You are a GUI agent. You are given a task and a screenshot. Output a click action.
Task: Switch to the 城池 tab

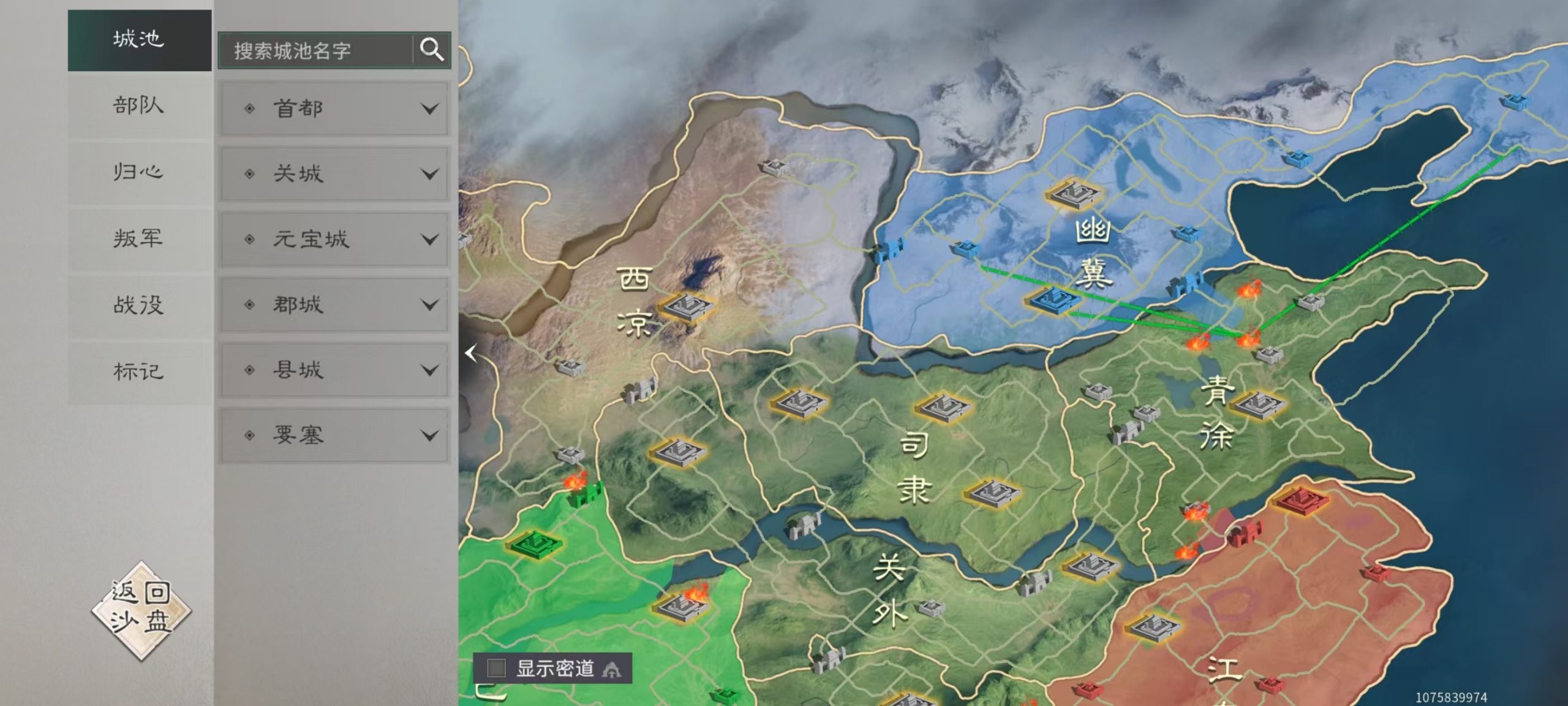pos(139,40)
